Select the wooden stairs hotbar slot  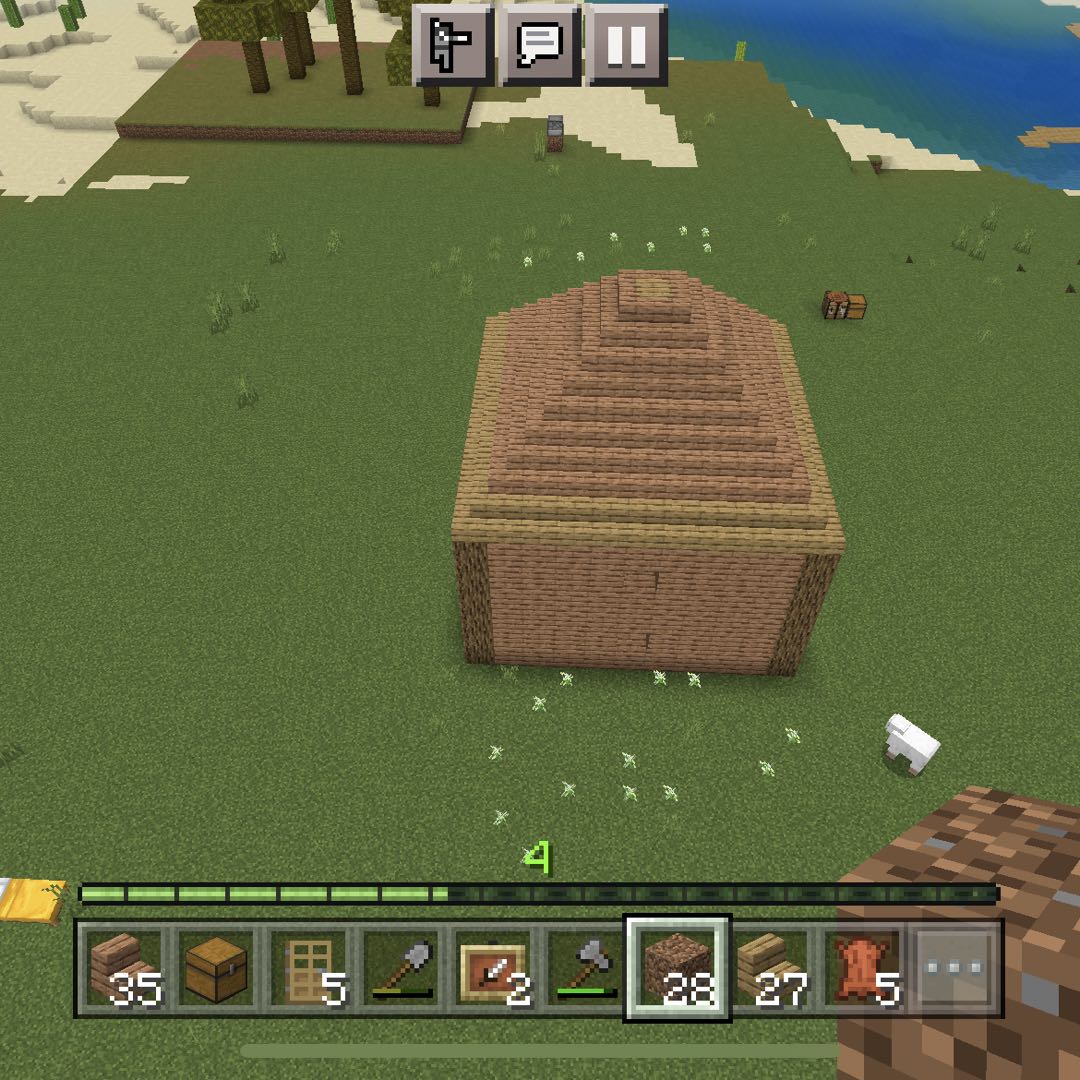coord(124,968)
